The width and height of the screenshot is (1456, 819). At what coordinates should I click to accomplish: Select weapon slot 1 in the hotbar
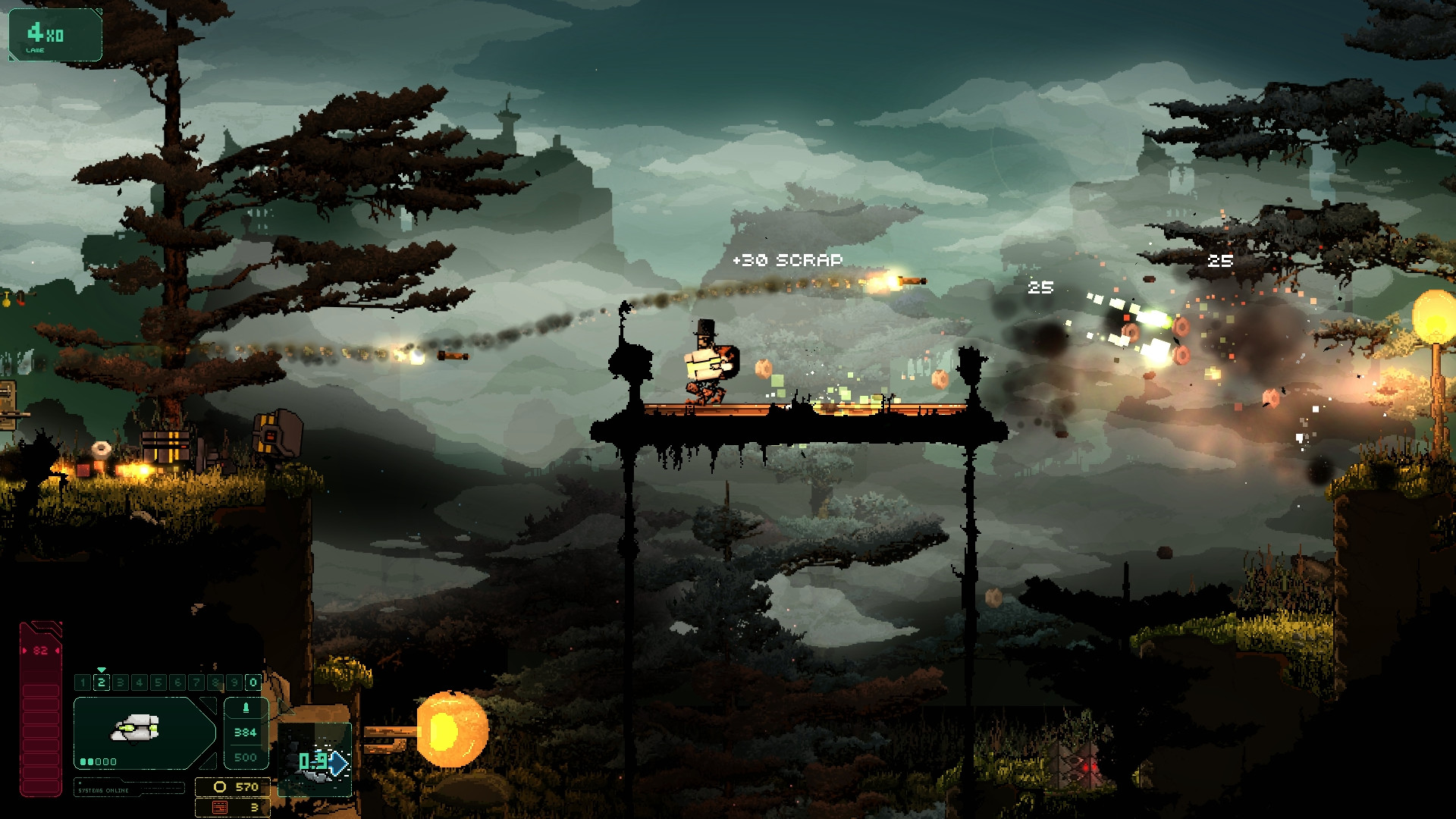(83, 682)
